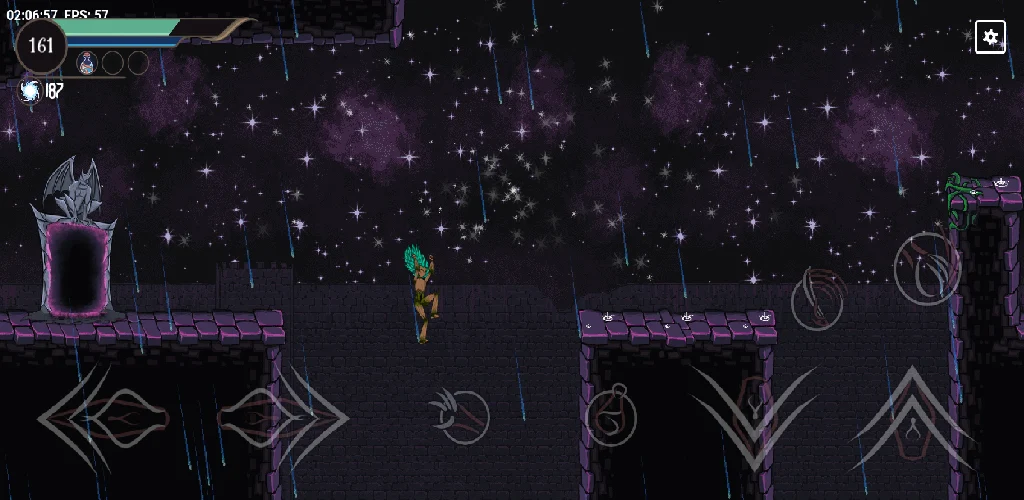Tap the round crescent swirl skill button

pyautogui.click(x=926, y=267)
